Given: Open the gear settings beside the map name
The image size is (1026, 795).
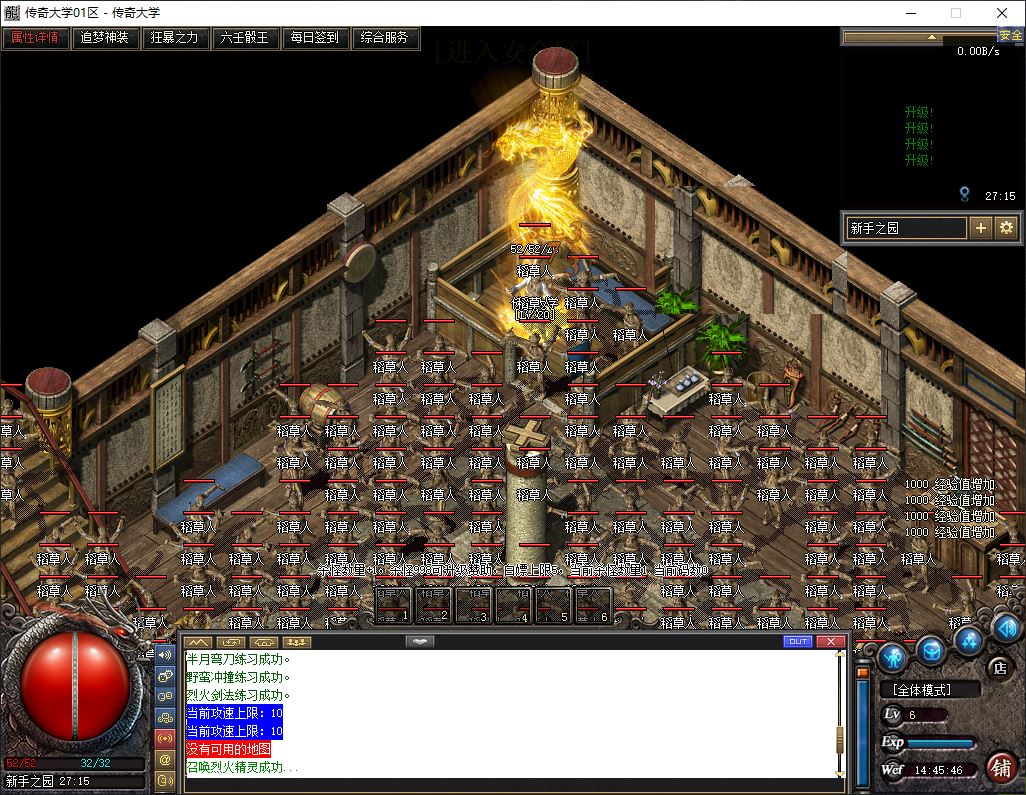Looking at the screenshot, I should pos(1006,228).
